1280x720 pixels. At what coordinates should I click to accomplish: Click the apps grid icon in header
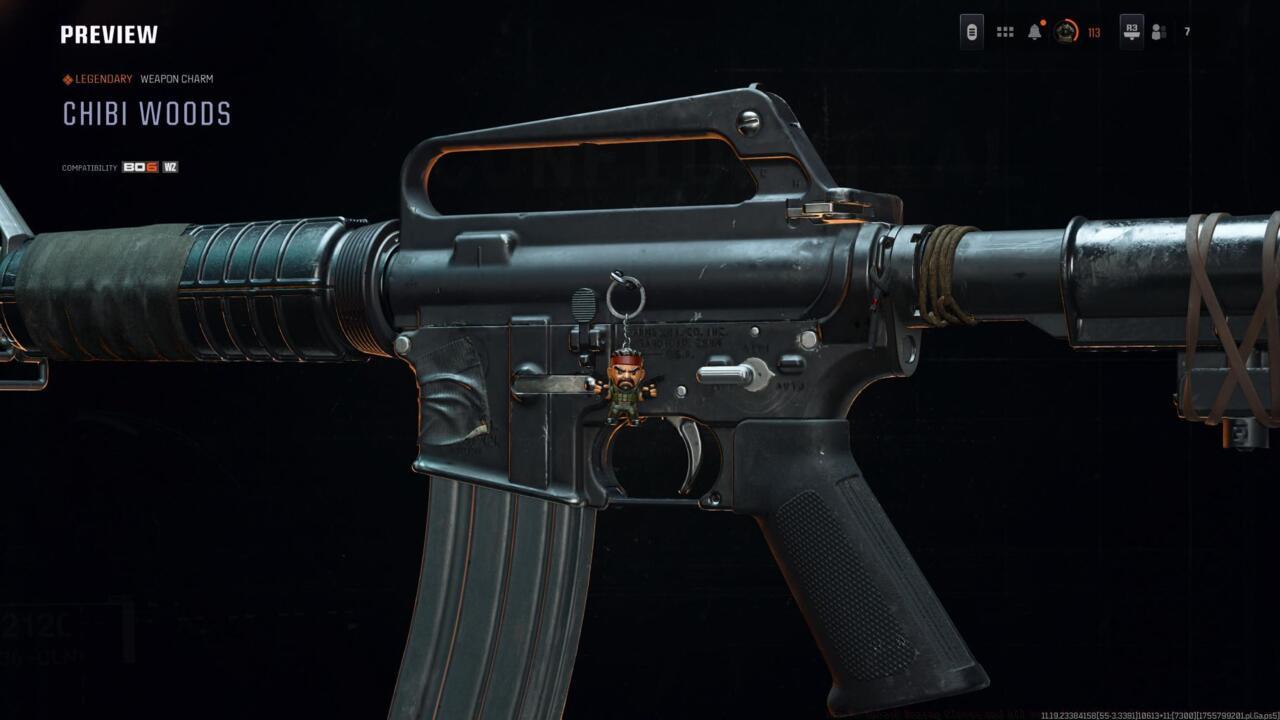click(x=1004, y=32)
